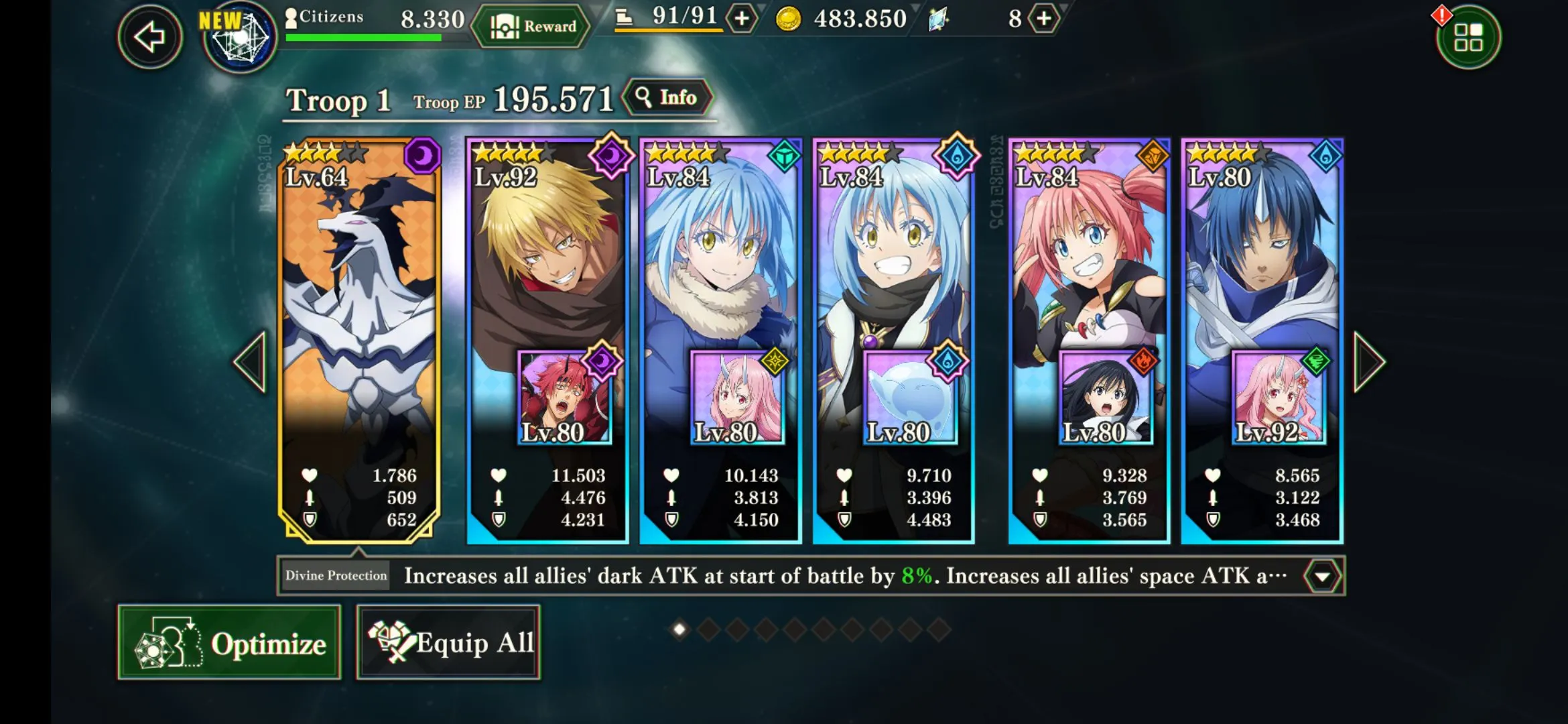1568x724 pixels.
Task: Open the Citizens Reward panel
Action: [x=532, y=27]
